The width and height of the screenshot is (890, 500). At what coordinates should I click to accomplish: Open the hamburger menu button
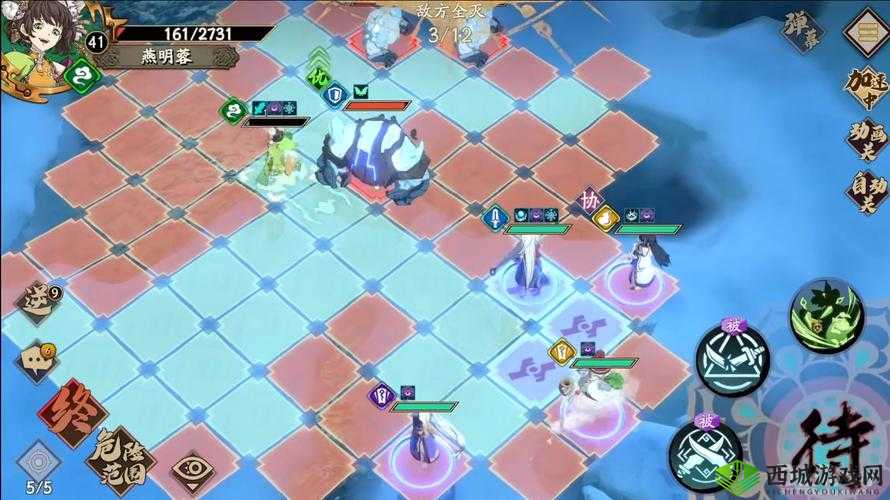862,29
